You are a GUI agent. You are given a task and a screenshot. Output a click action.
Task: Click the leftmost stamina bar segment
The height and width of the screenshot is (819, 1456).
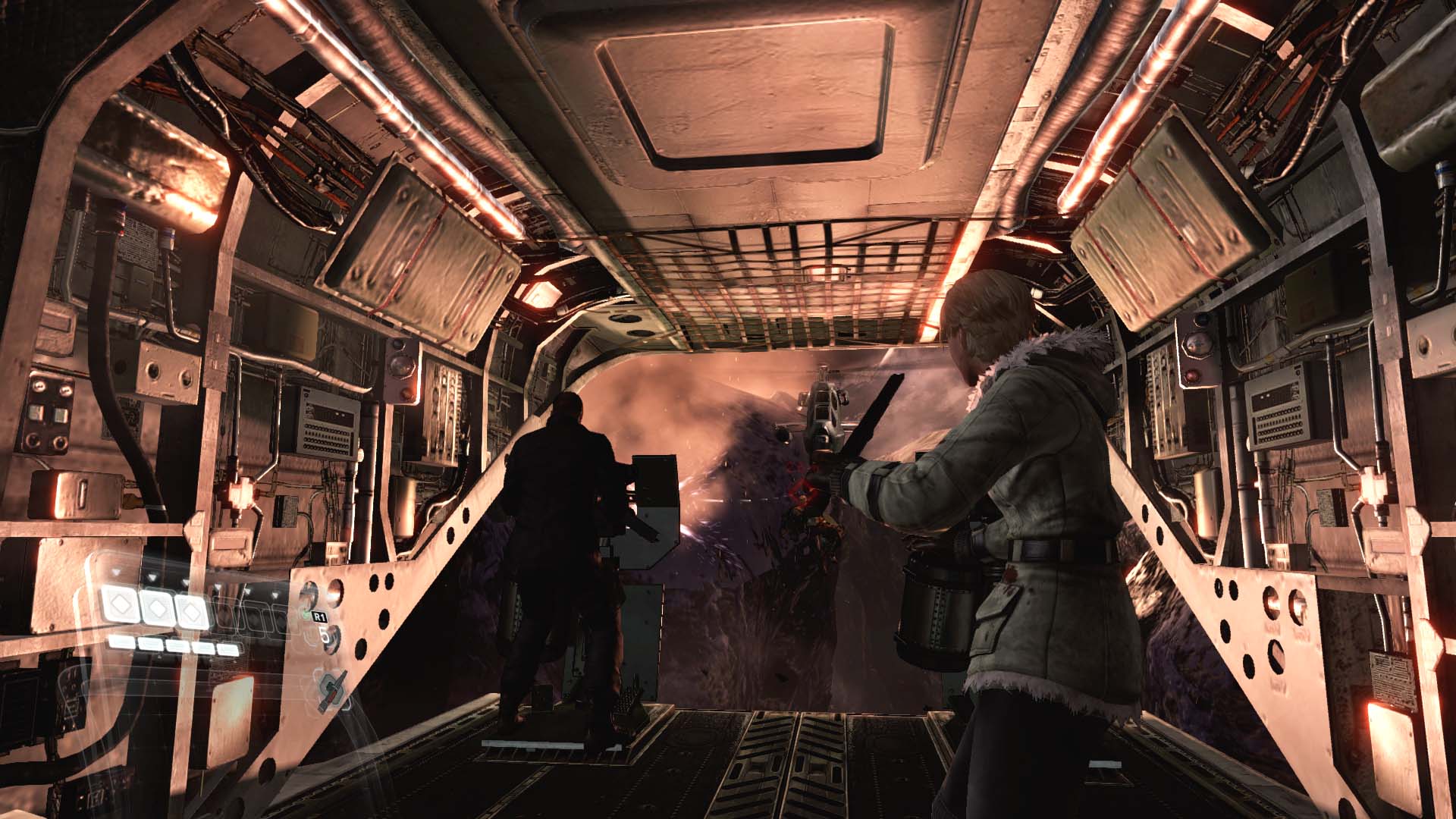121,644
